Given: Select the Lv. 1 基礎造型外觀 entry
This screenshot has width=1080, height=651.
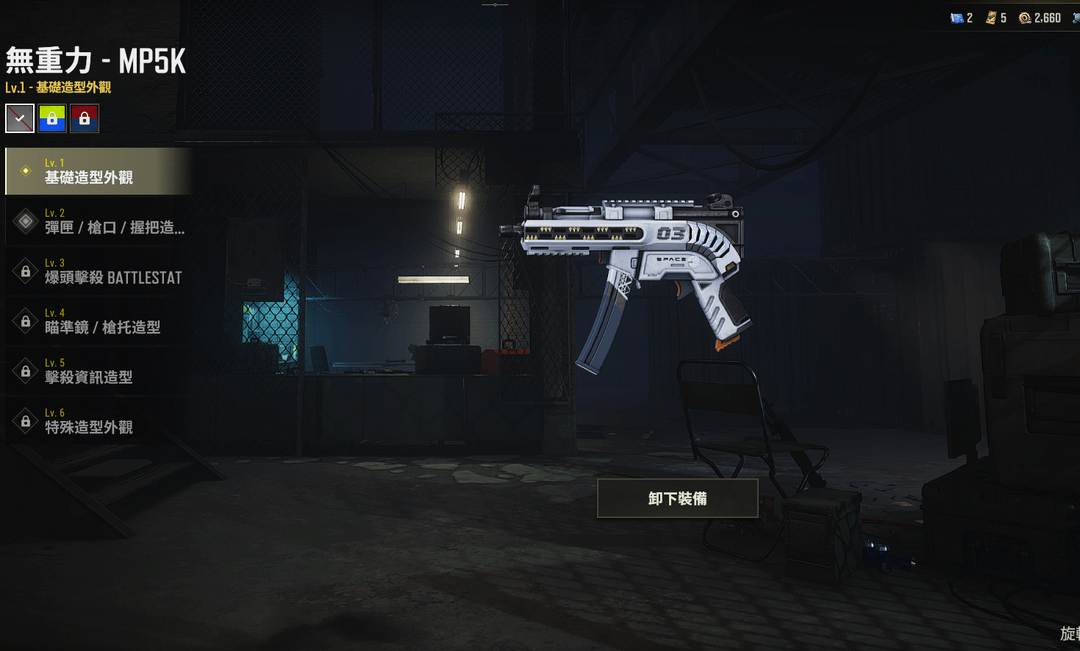Looking at the screenshot, I should [97, 171].
